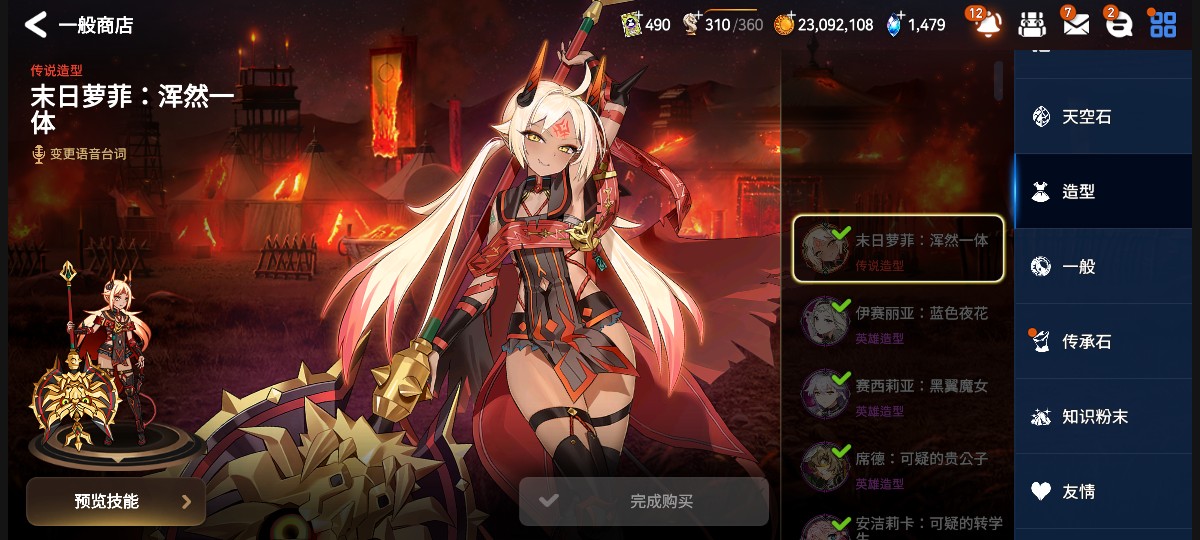
Task: Click the 完成购买 button
Action: (x=643, y=501)
